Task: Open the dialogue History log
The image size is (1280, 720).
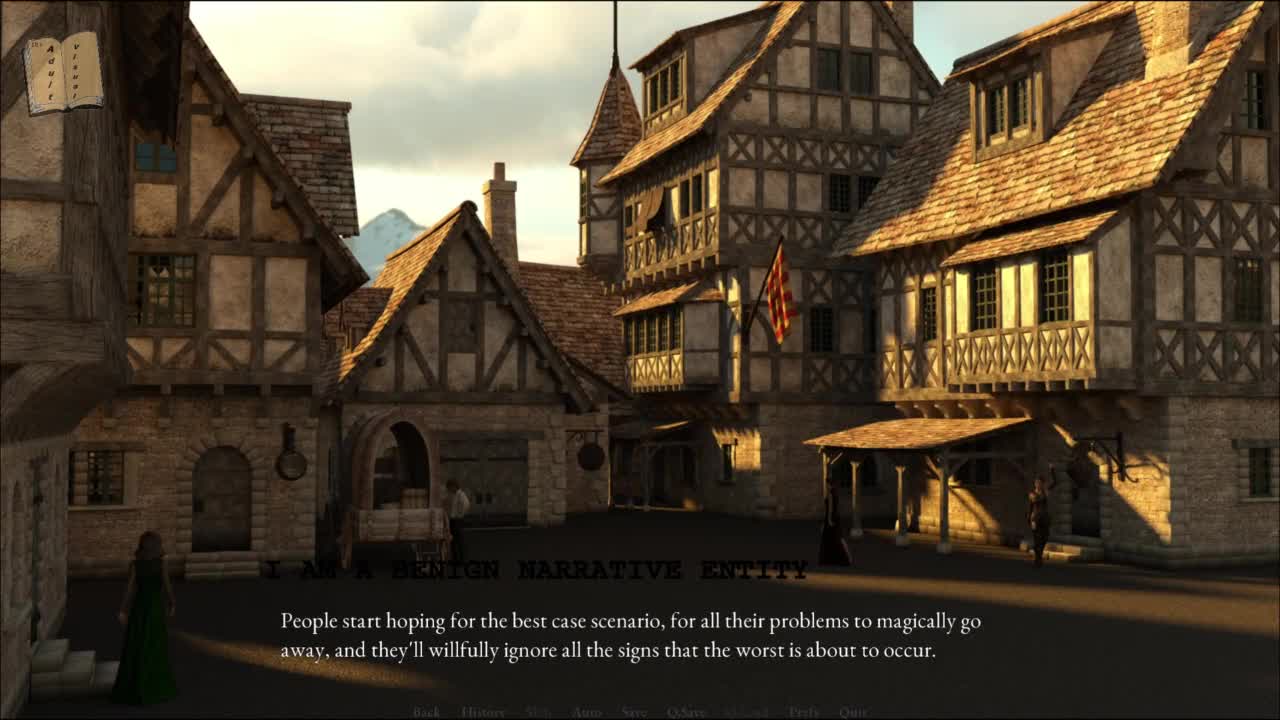Action: tap(483, 712)
